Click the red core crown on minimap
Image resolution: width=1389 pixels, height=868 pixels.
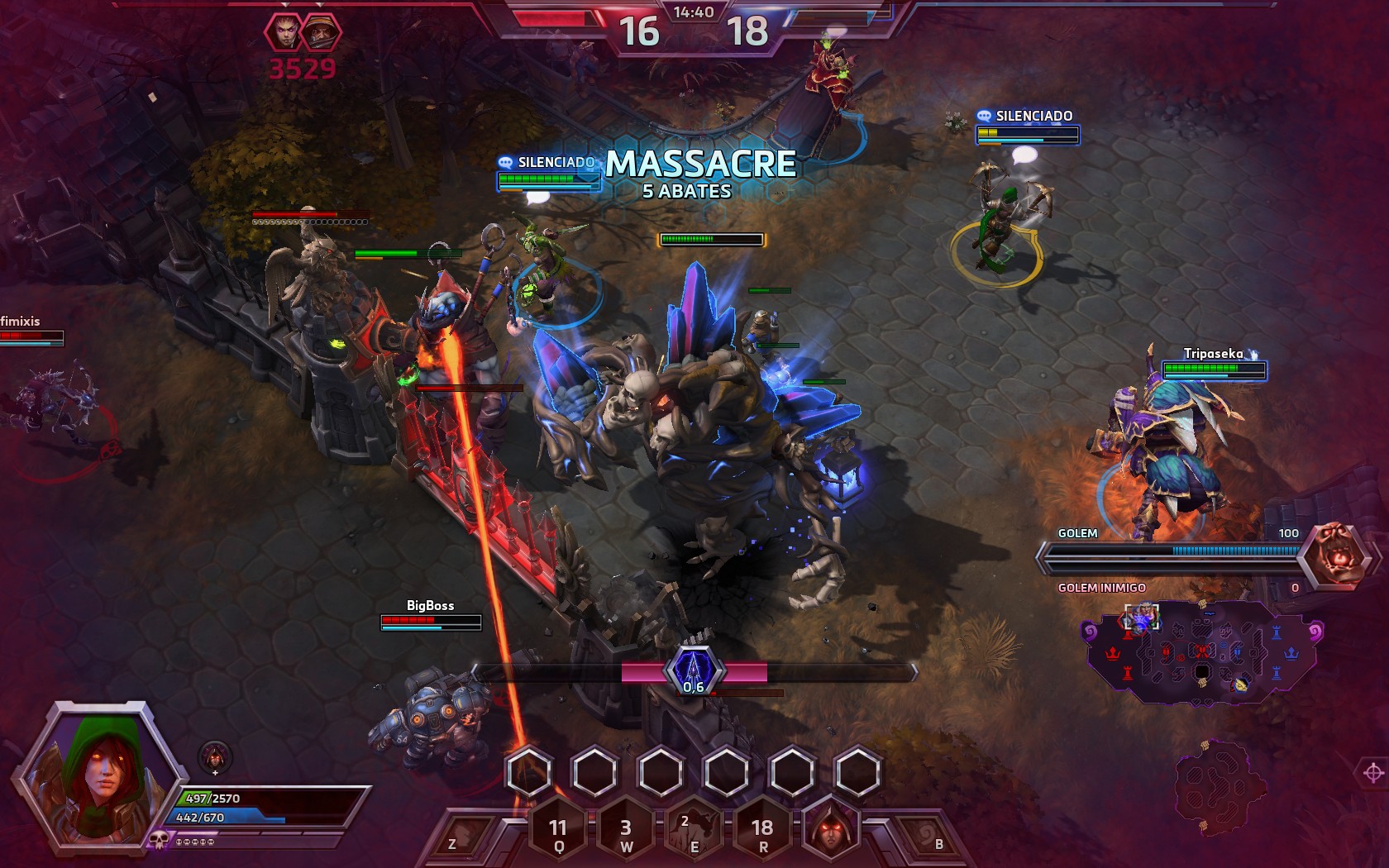pos(1112,653)
